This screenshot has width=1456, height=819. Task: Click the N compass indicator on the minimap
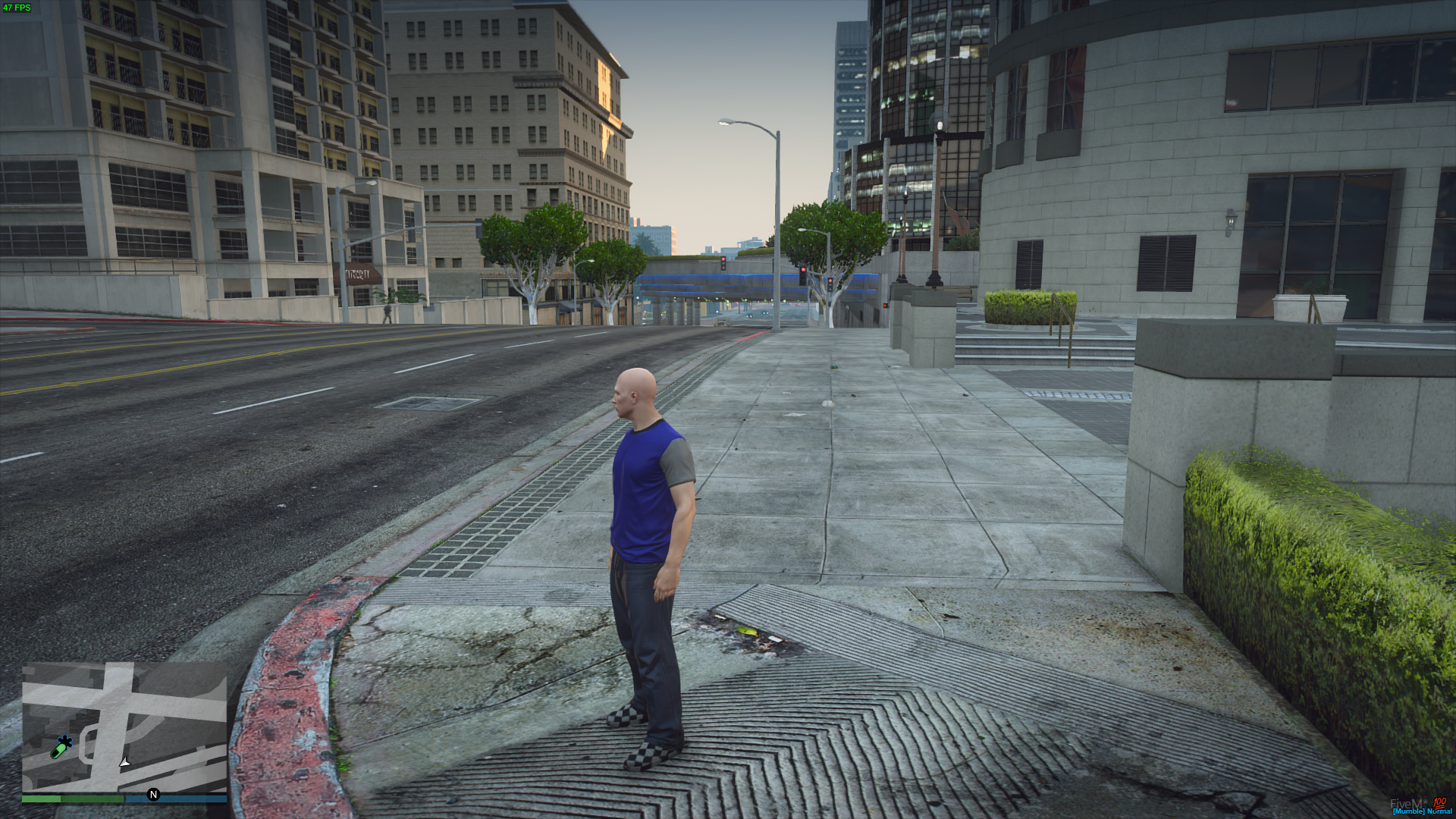pyautogui.click(x=153, y=793)
